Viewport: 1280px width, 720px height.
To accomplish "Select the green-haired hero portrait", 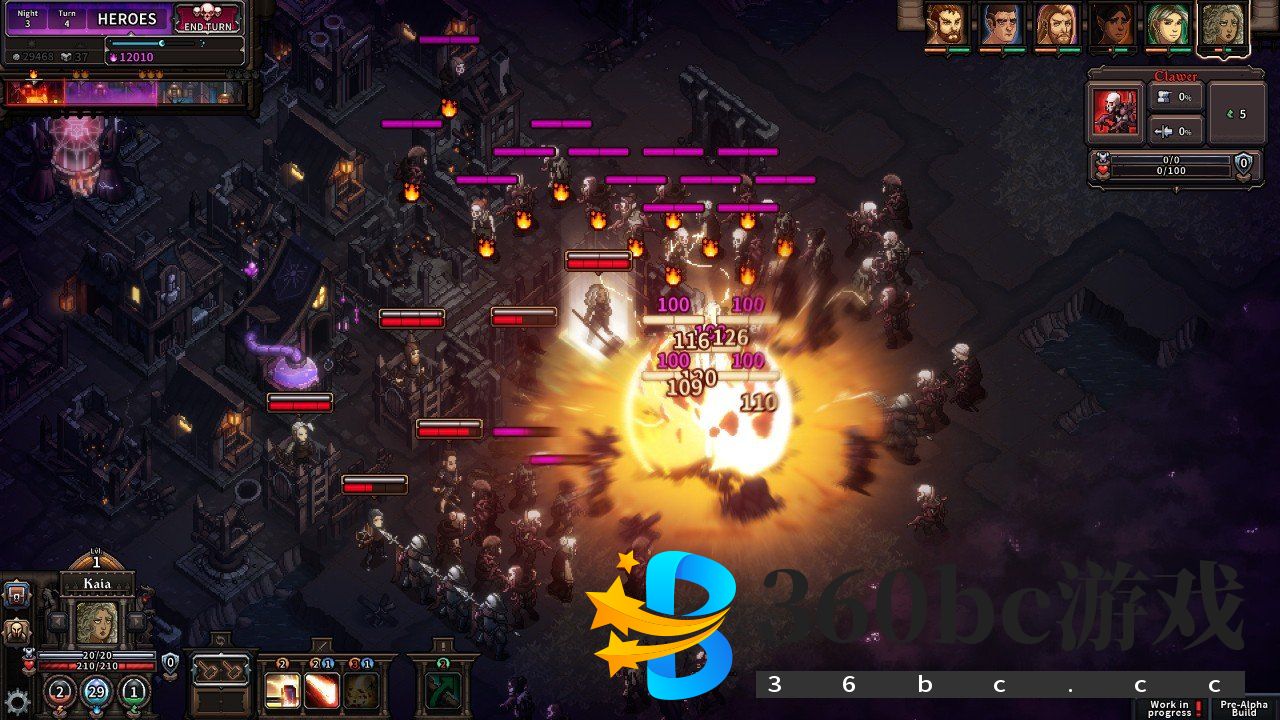I will [x=1167, y=25].
